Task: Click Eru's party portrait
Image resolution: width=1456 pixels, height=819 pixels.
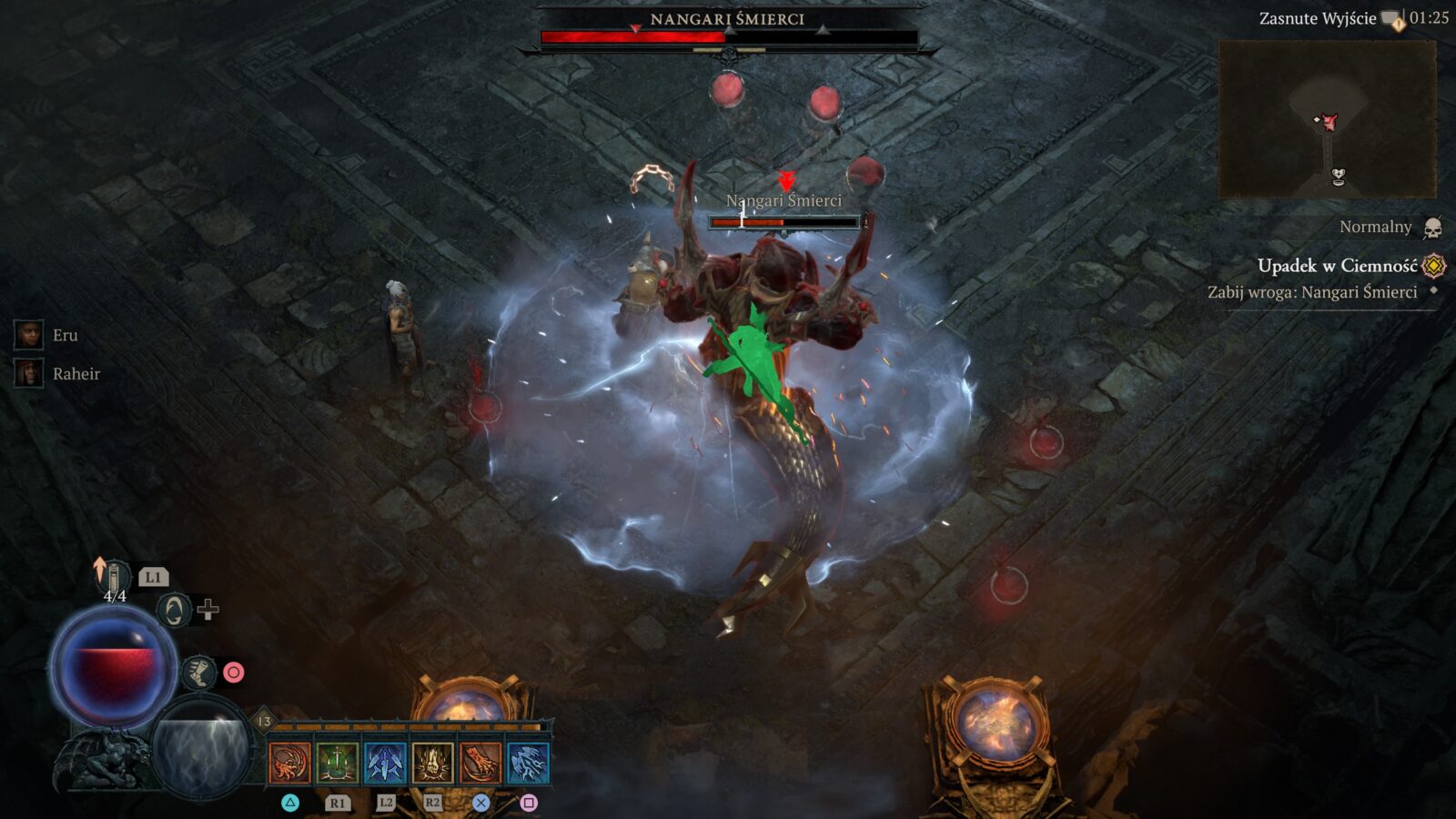Action: pos(29,333)
